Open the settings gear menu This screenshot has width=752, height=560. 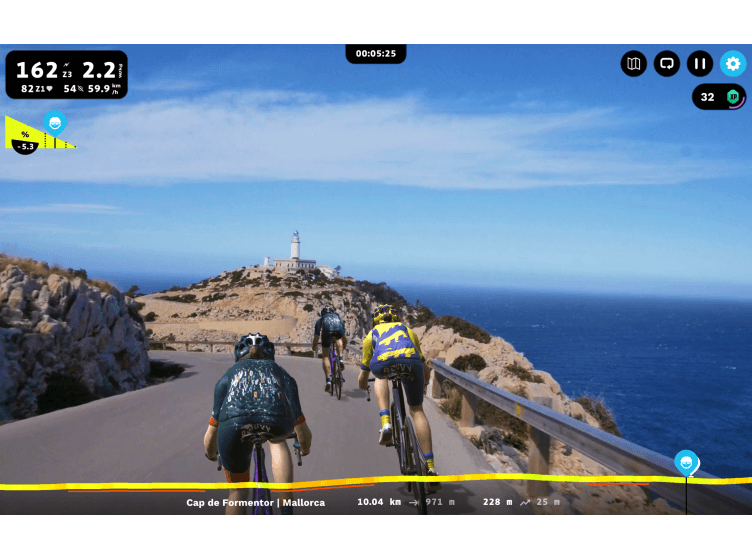coord(733,64)
